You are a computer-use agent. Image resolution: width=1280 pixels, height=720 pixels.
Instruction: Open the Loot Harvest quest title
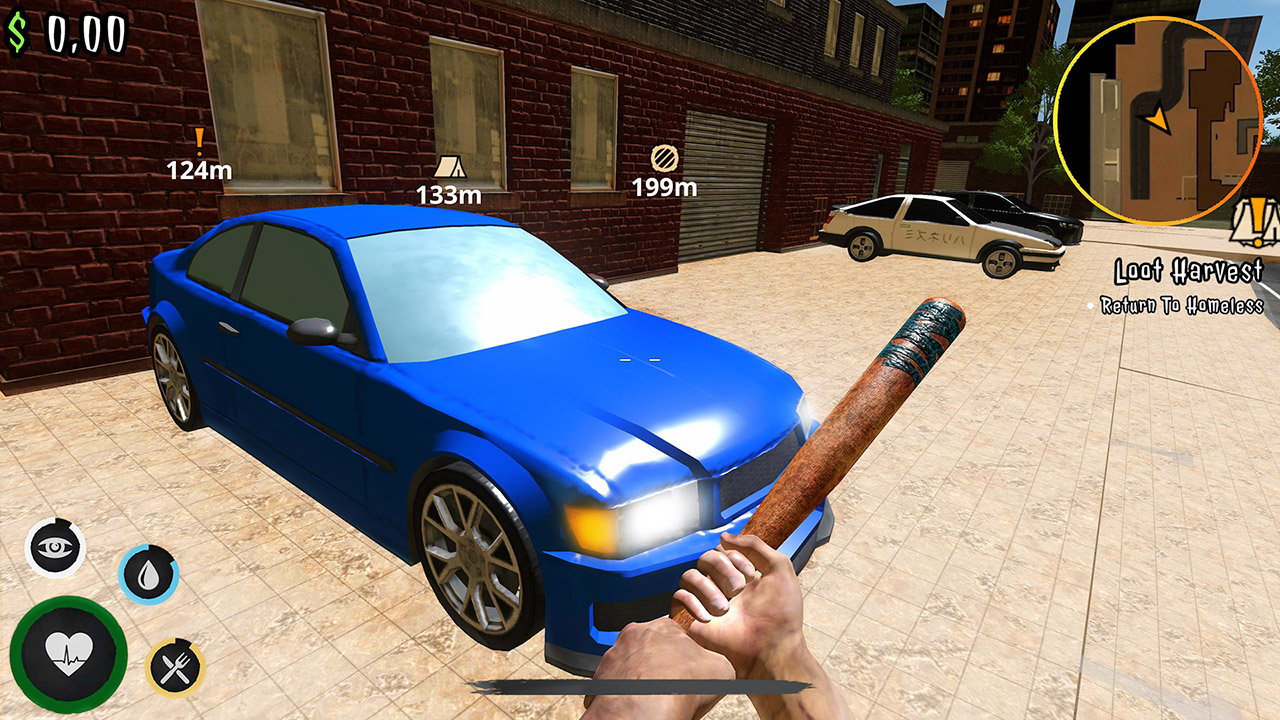pos(1188,269)
